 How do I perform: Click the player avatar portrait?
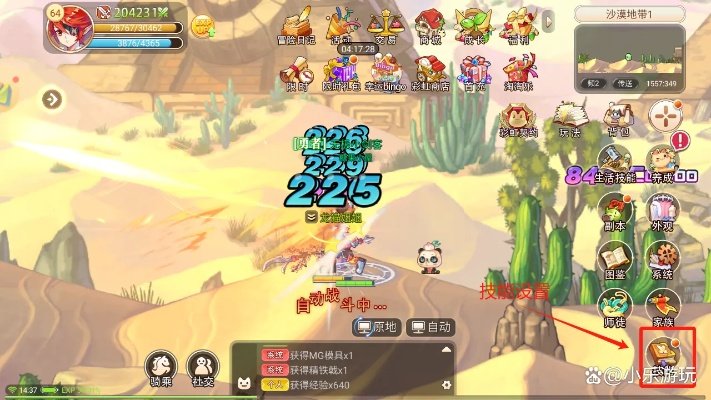coord(69,27)
